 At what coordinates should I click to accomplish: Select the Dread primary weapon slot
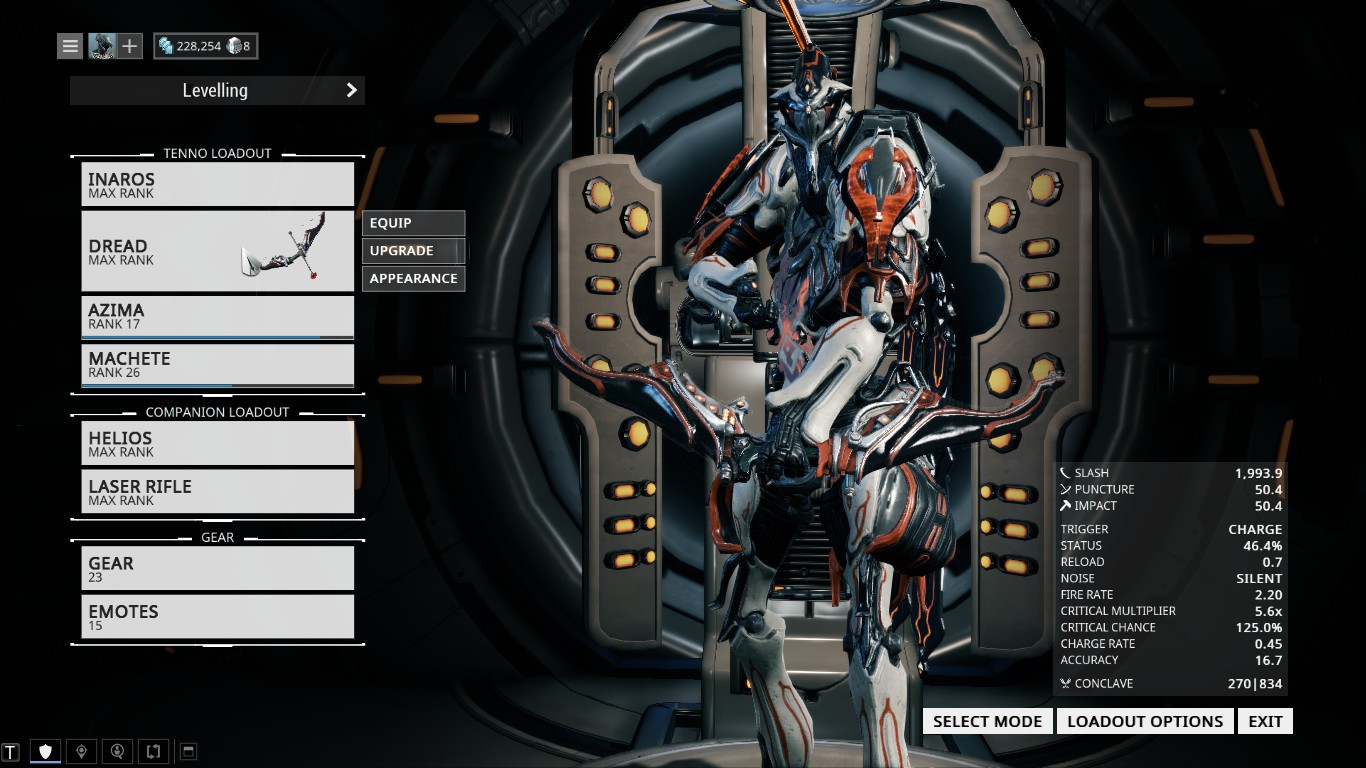tap(217, 251)
